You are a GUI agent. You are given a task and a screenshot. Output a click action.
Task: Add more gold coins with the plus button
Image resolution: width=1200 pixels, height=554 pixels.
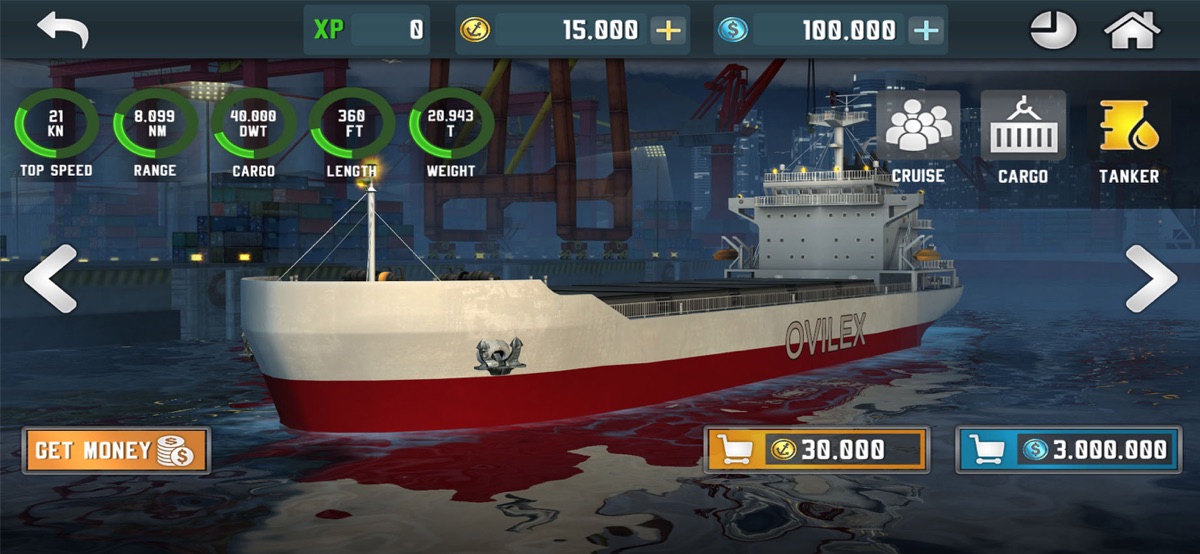pyautogui.click(x=667, y=30)
